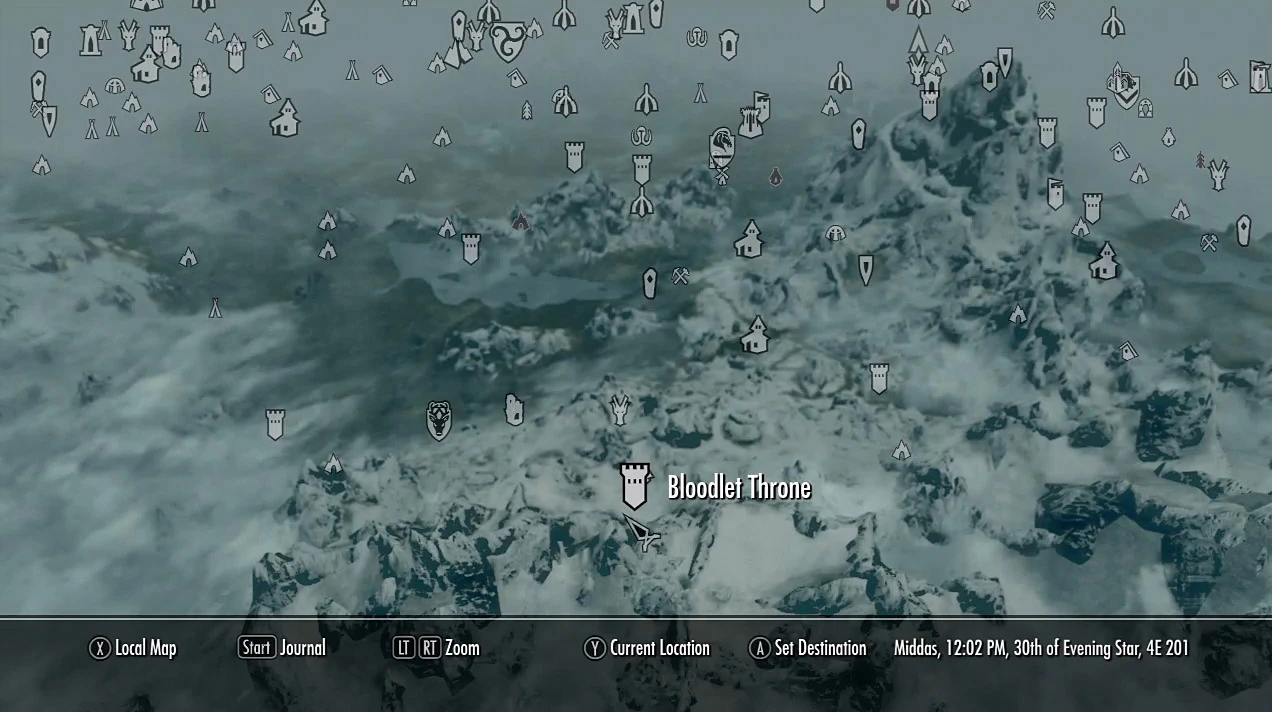The width and height of the screenshot is (1272, 712).
Task: Click the ruined tower marker beside the stag emblem
Action: pos(514,409)
